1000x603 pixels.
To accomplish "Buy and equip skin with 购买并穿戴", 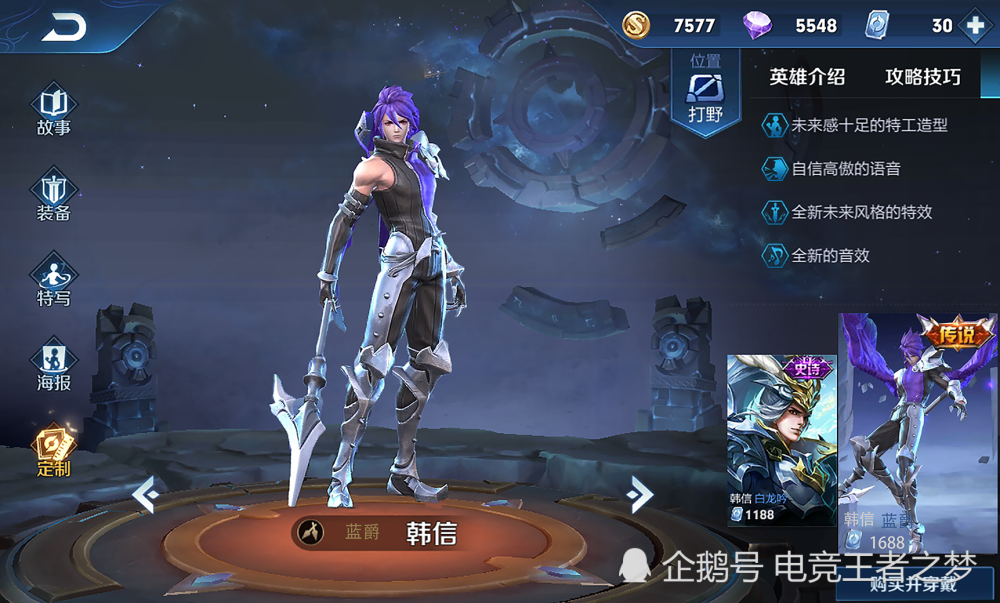I will pyautogui.click(x=918, y=585).
